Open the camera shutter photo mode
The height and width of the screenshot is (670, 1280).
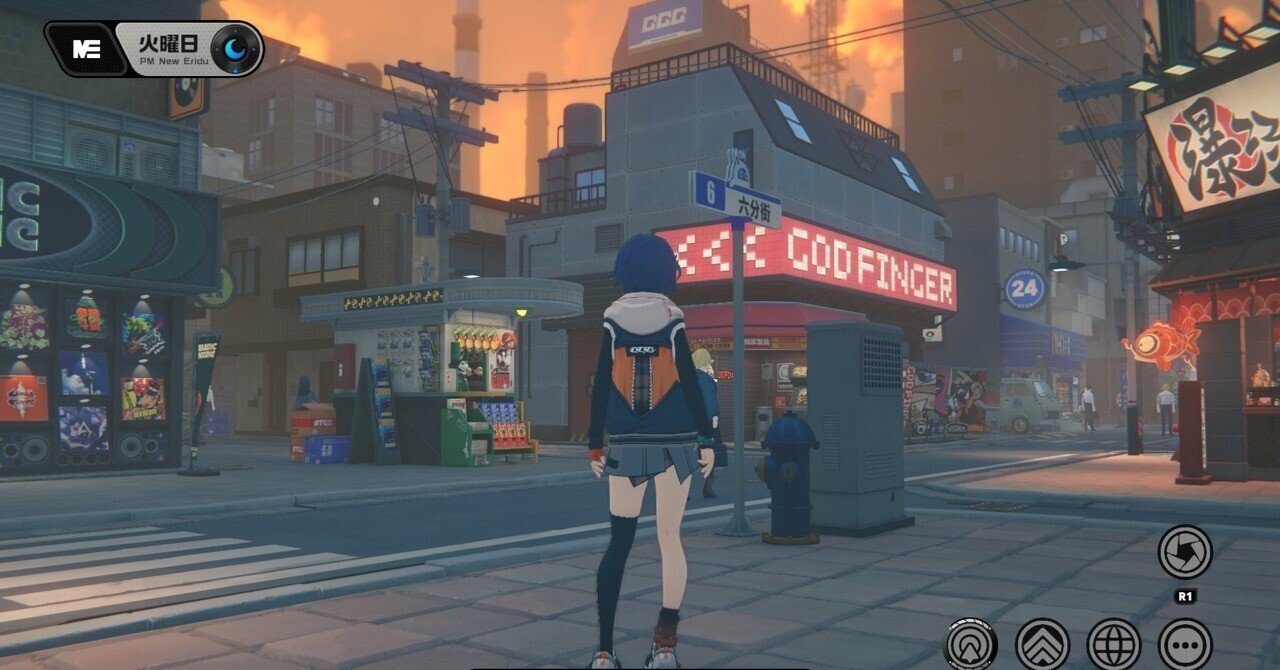tap(1185, 552)
